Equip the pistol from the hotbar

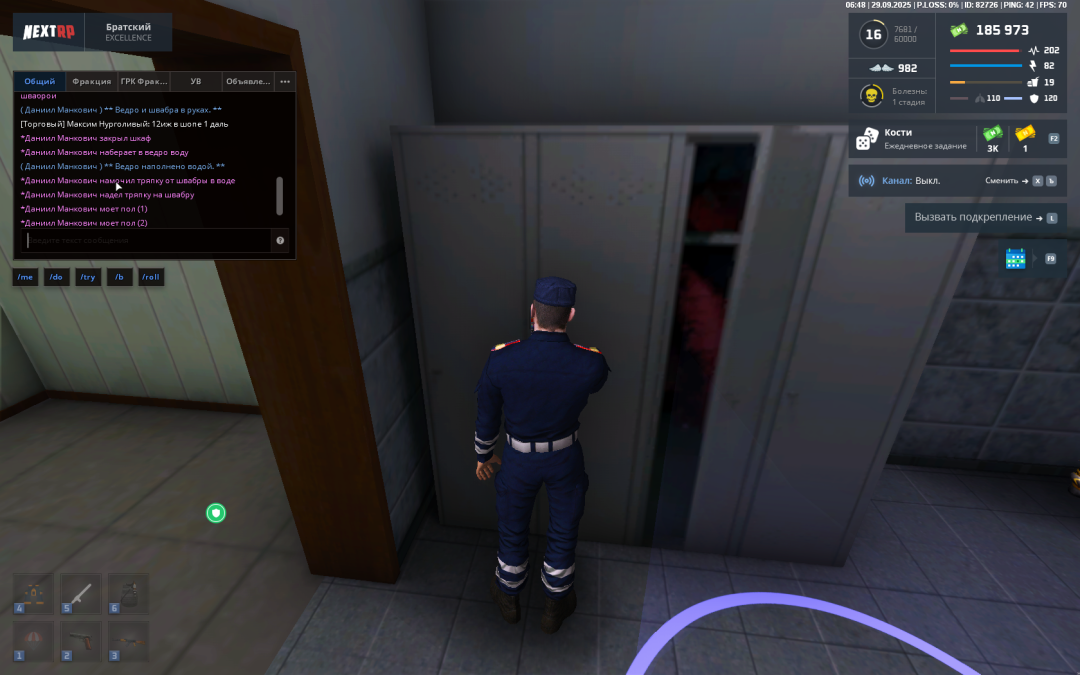click(81, 640)
